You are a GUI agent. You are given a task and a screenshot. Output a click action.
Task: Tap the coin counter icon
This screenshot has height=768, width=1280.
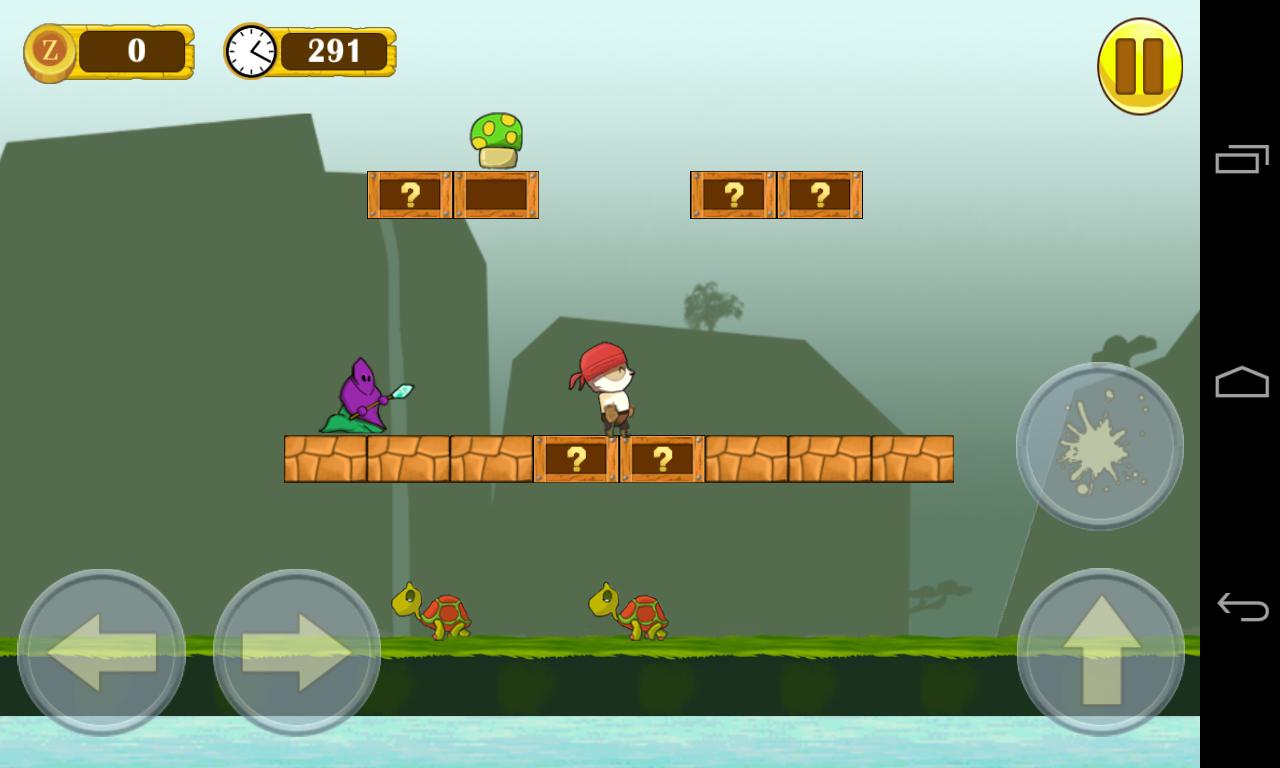pos(52,52)
